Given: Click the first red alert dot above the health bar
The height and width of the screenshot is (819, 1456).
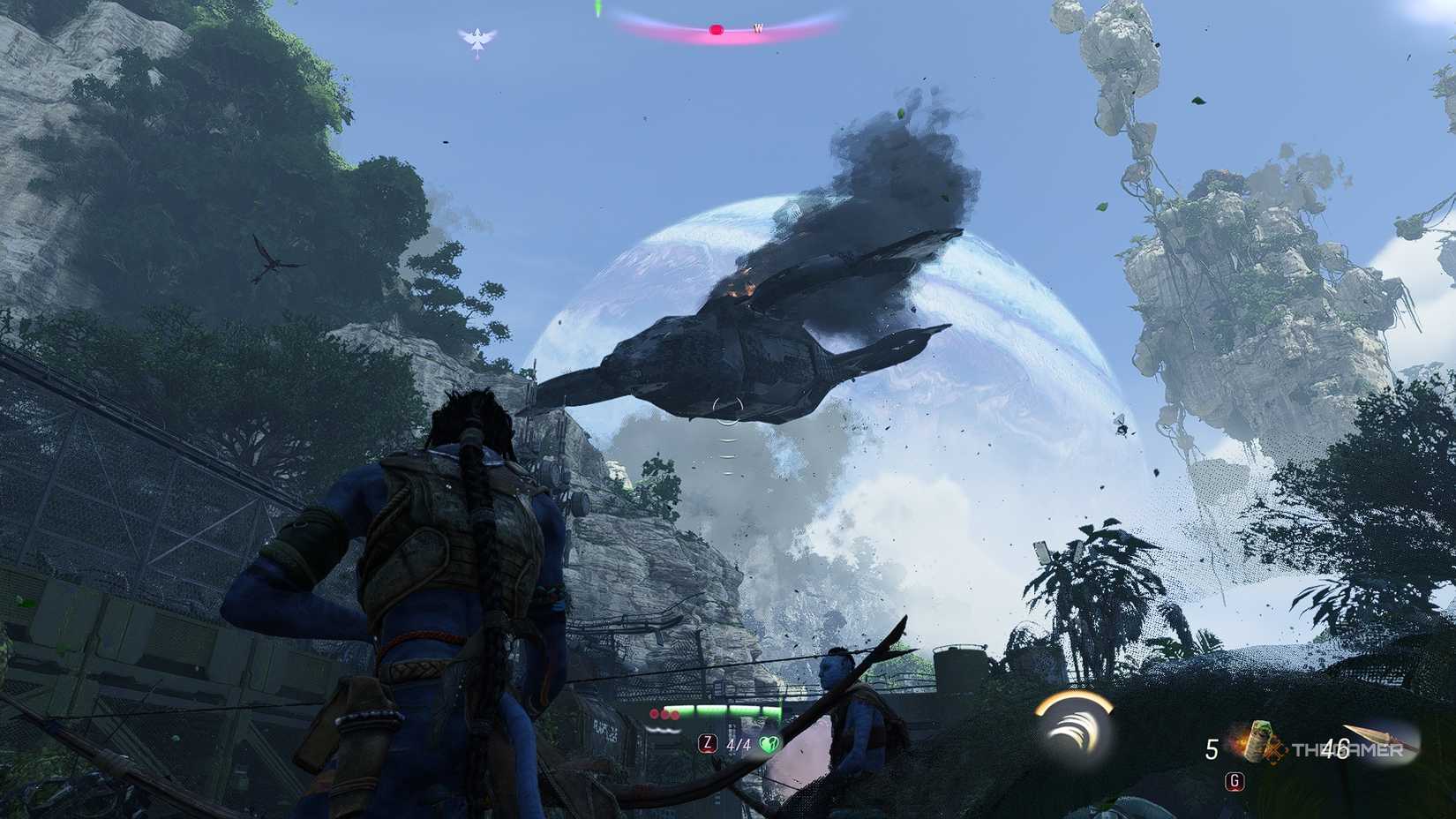Looking at the screenshot, I should (654, 714).
